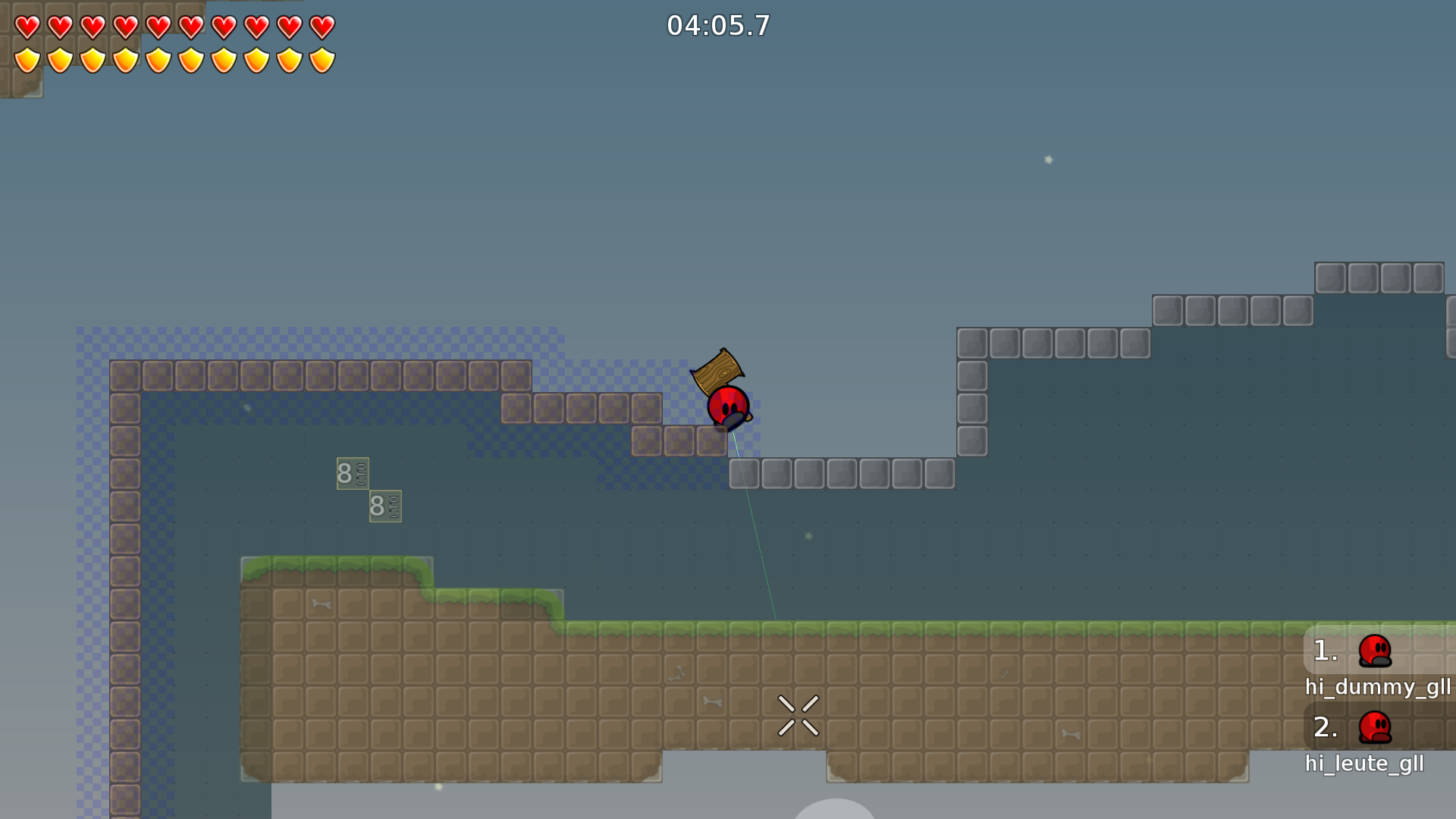1456x819 pixels.
Task: Click the hi_dummy_gll name label
Action: pyautogui.click(x=1377, y=688)
